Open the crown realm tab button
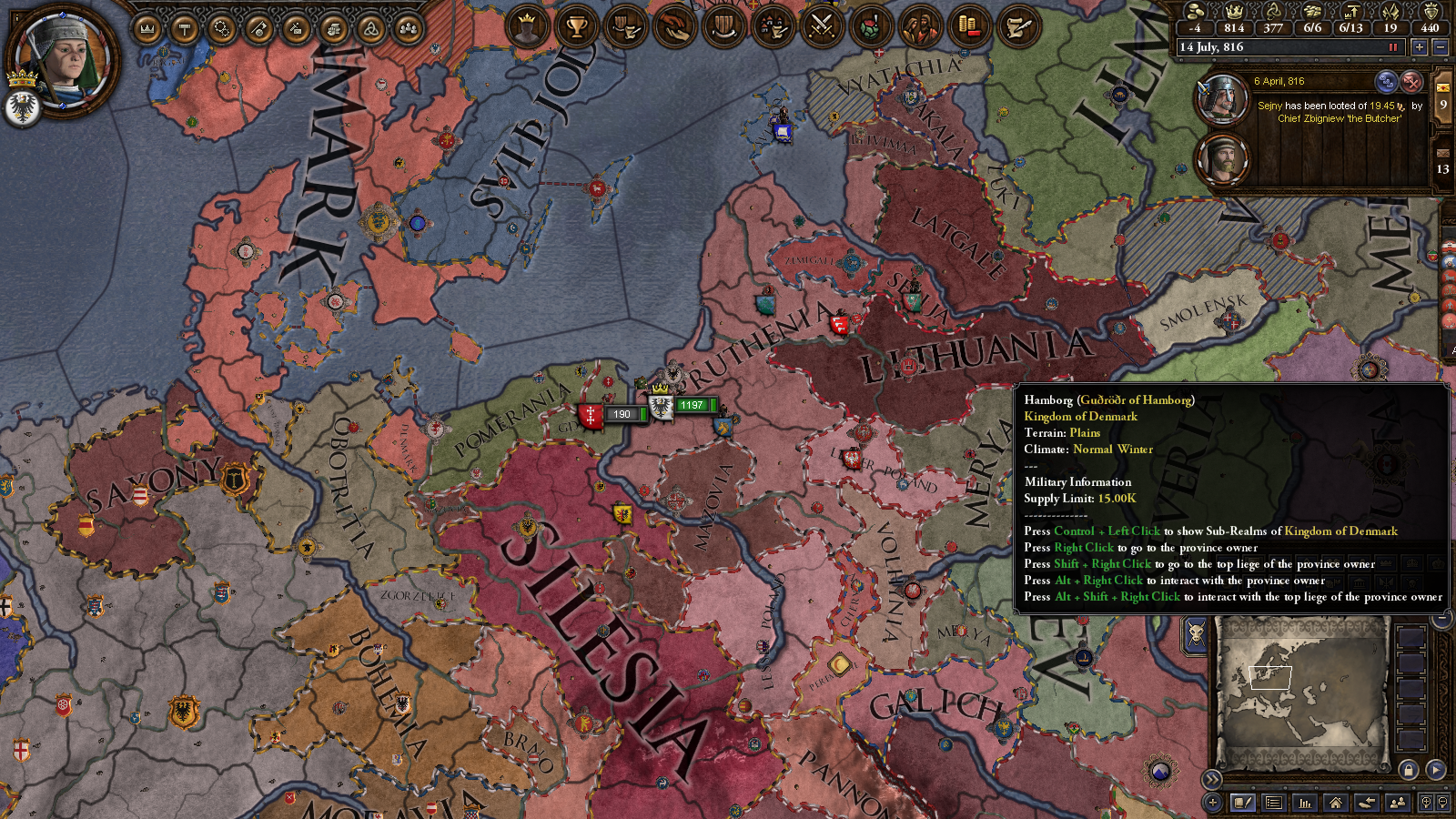This screenshot has width=1456, height=819. point(147,30)
